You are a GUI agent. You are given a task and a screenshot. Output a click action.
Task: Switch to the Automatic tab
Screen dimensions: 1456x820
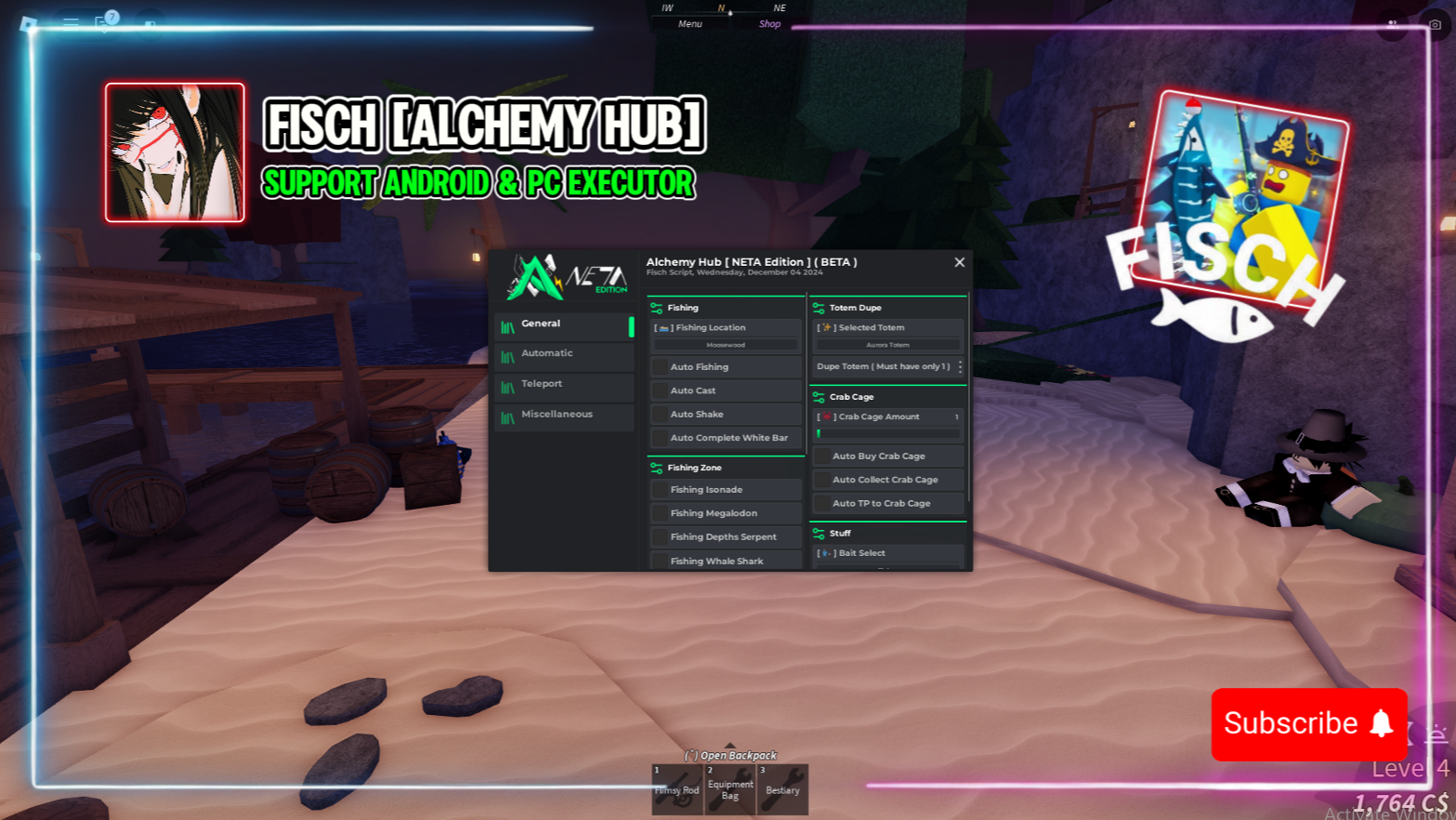coord(564,354)
